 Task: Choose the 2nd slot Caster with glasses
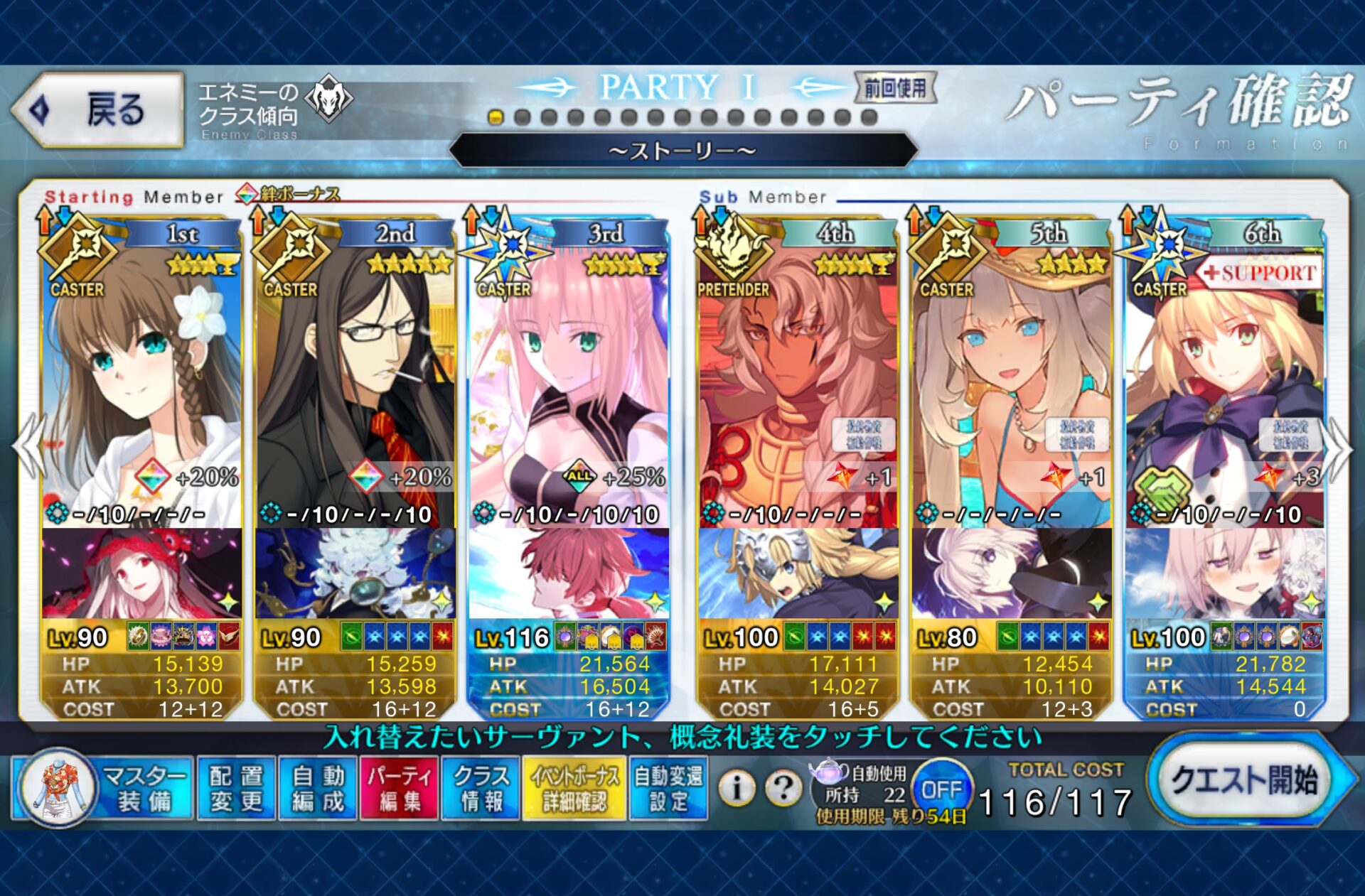pyautogui.click(x=355, y=384)
